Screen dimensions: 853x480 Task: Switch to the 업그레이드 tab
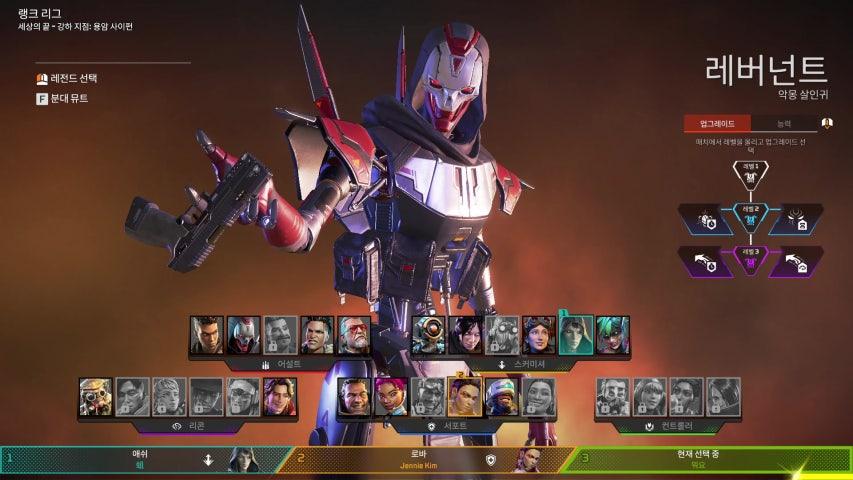tap(717, 124)
